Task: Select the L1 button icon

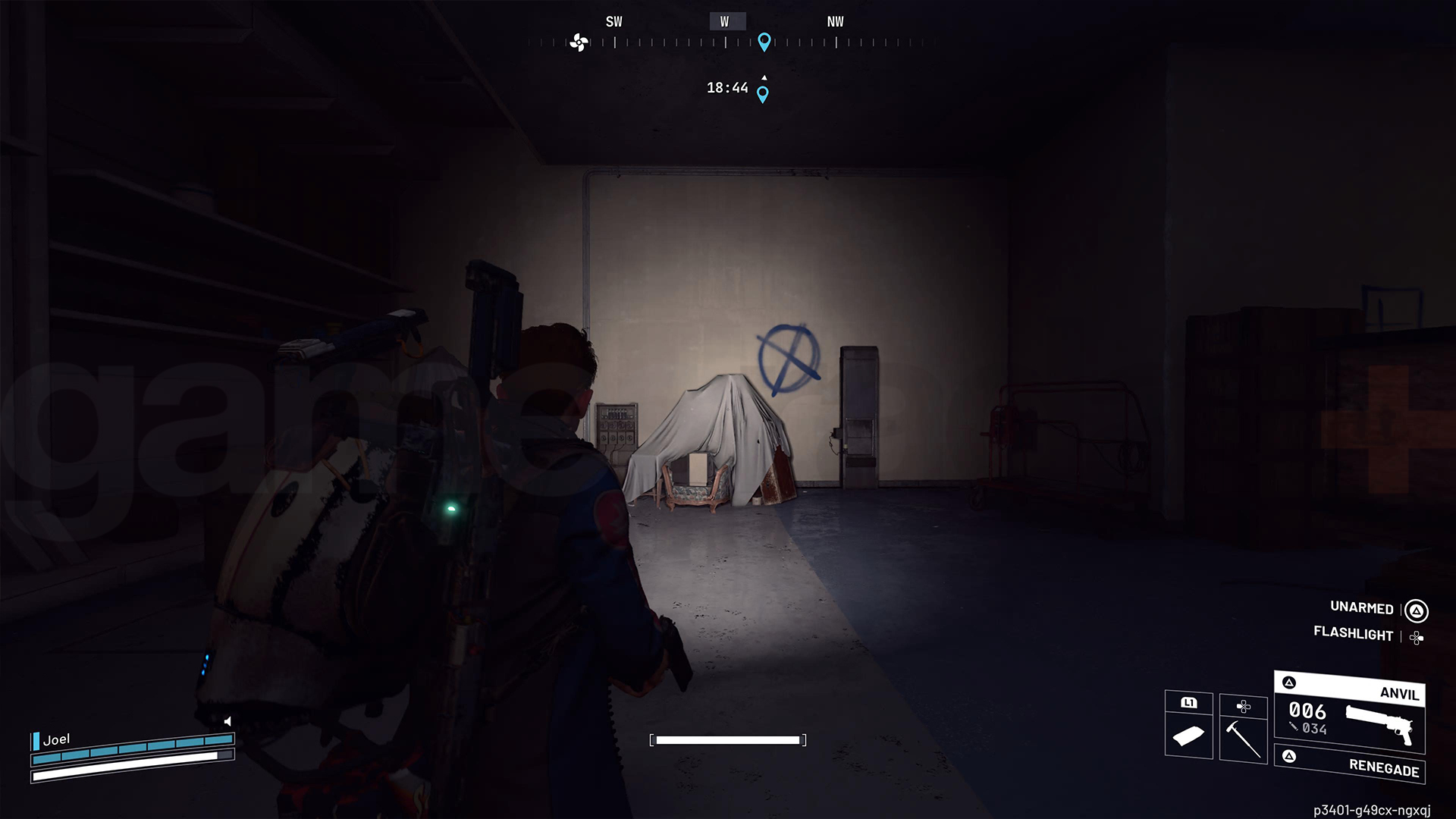Action: (x=1190, y=704)
